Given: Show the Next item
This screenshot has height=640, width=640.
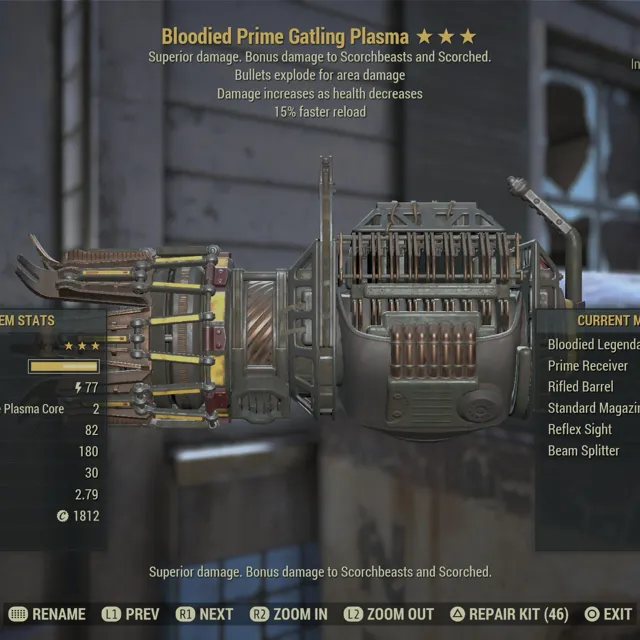Looking at the screenshot, I should [x=205, y=614].
